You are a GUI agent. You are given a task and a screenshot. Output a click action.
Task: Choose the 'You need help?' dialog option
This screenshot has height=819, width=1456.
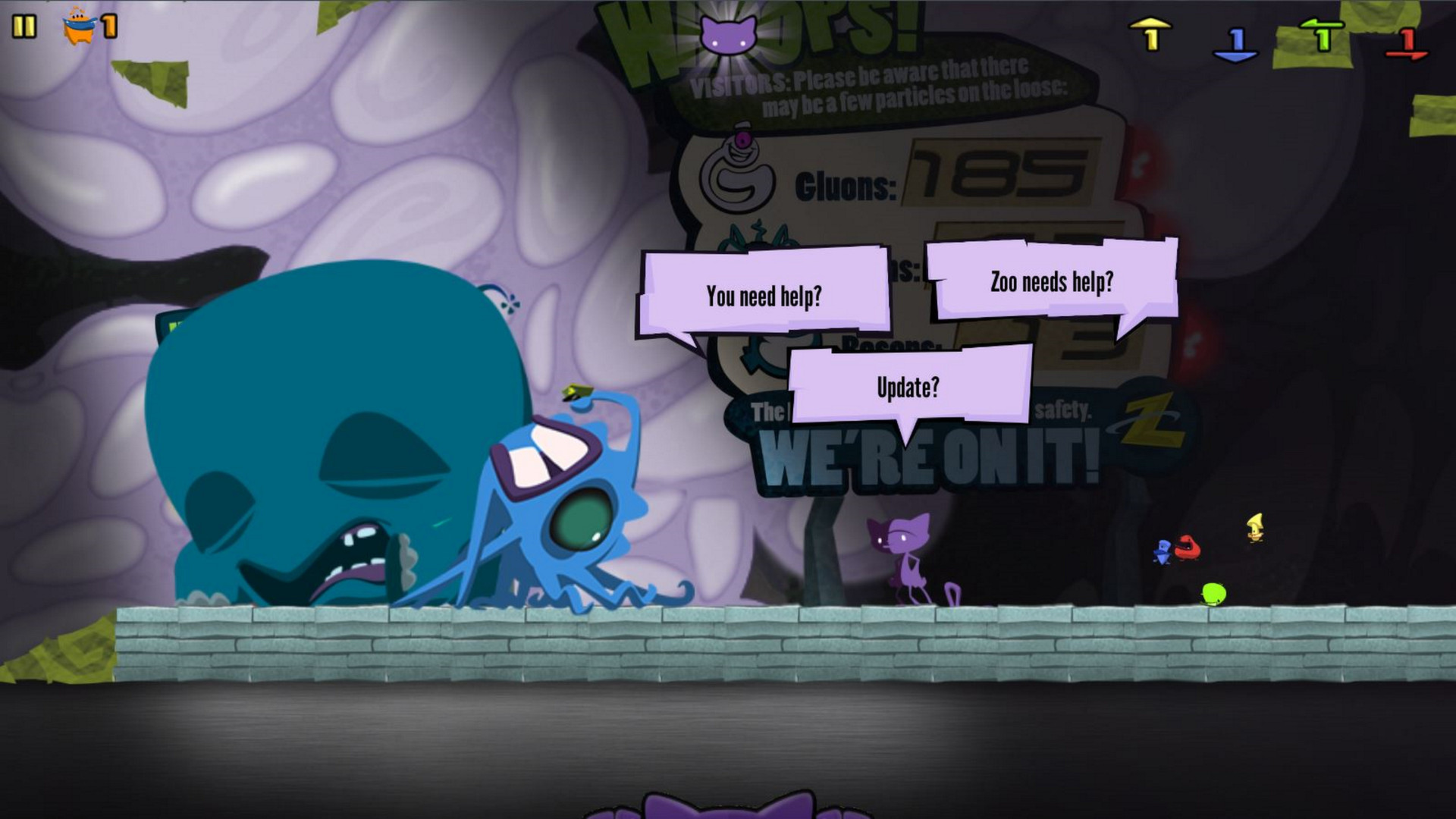764,295
